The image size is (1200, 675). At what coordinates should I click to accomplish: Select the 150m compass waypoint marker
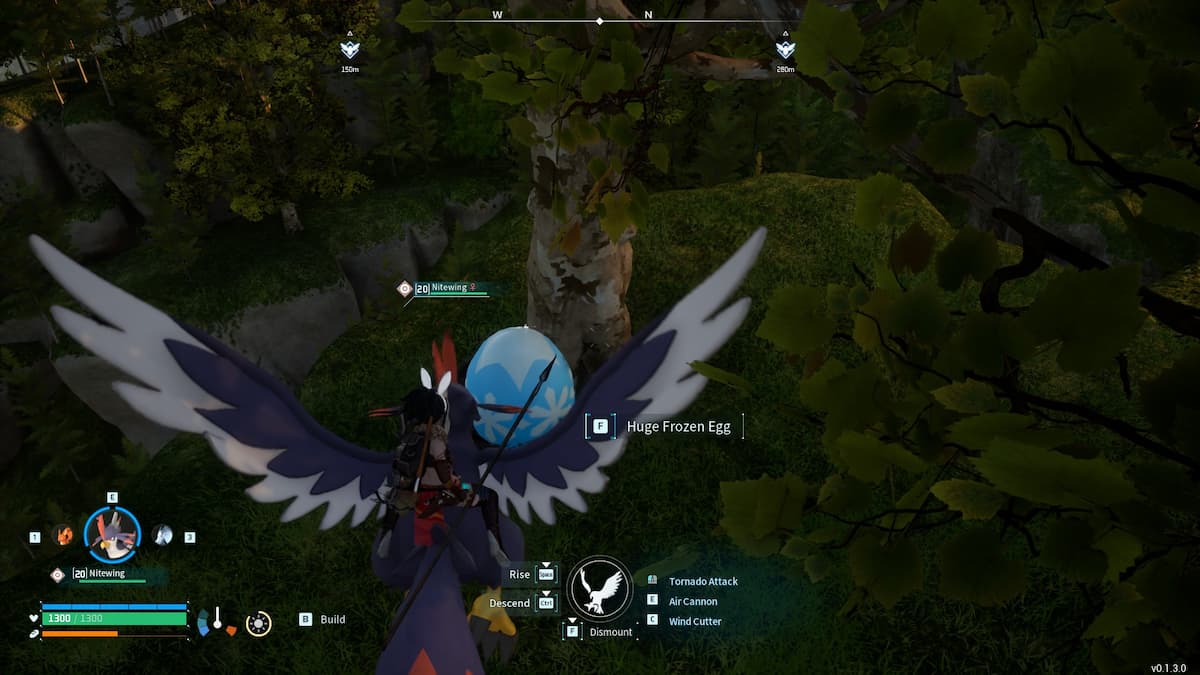(x=349, y=48)
